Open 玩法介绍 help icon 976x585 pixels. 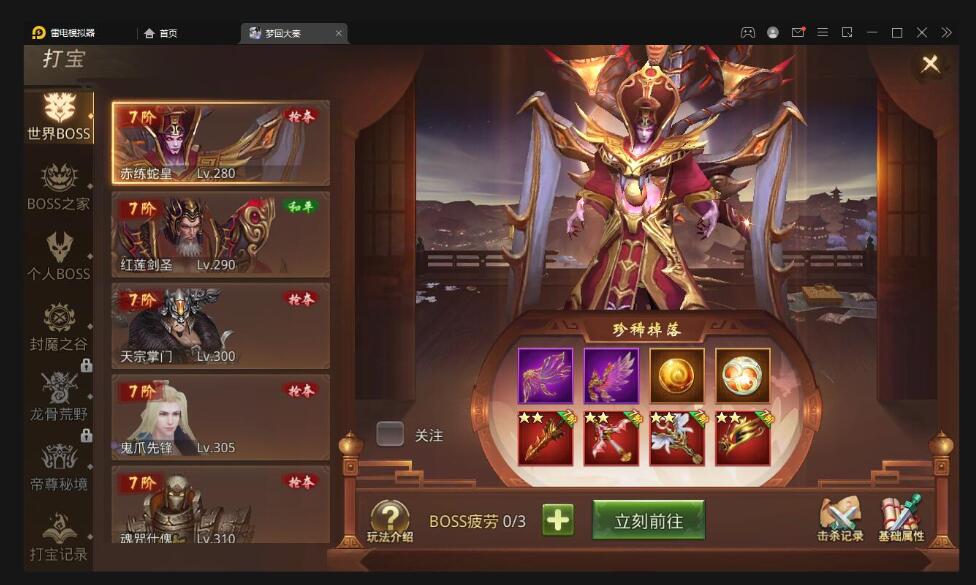pyautogui.click(x=390, y=520)
